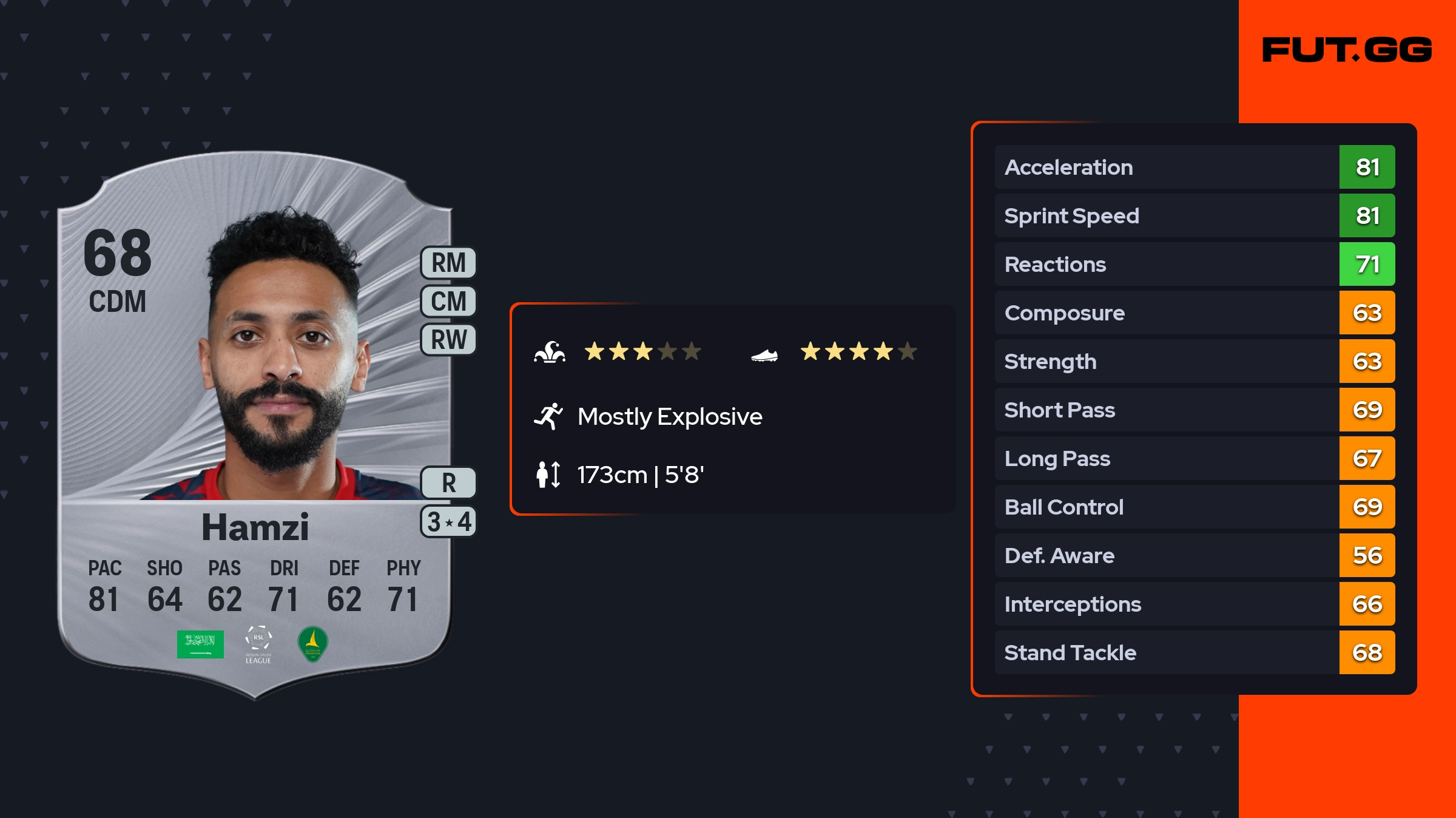Select the Hamzi player card
Viewport: 1456px width, 818px height.
pos(255,425)
